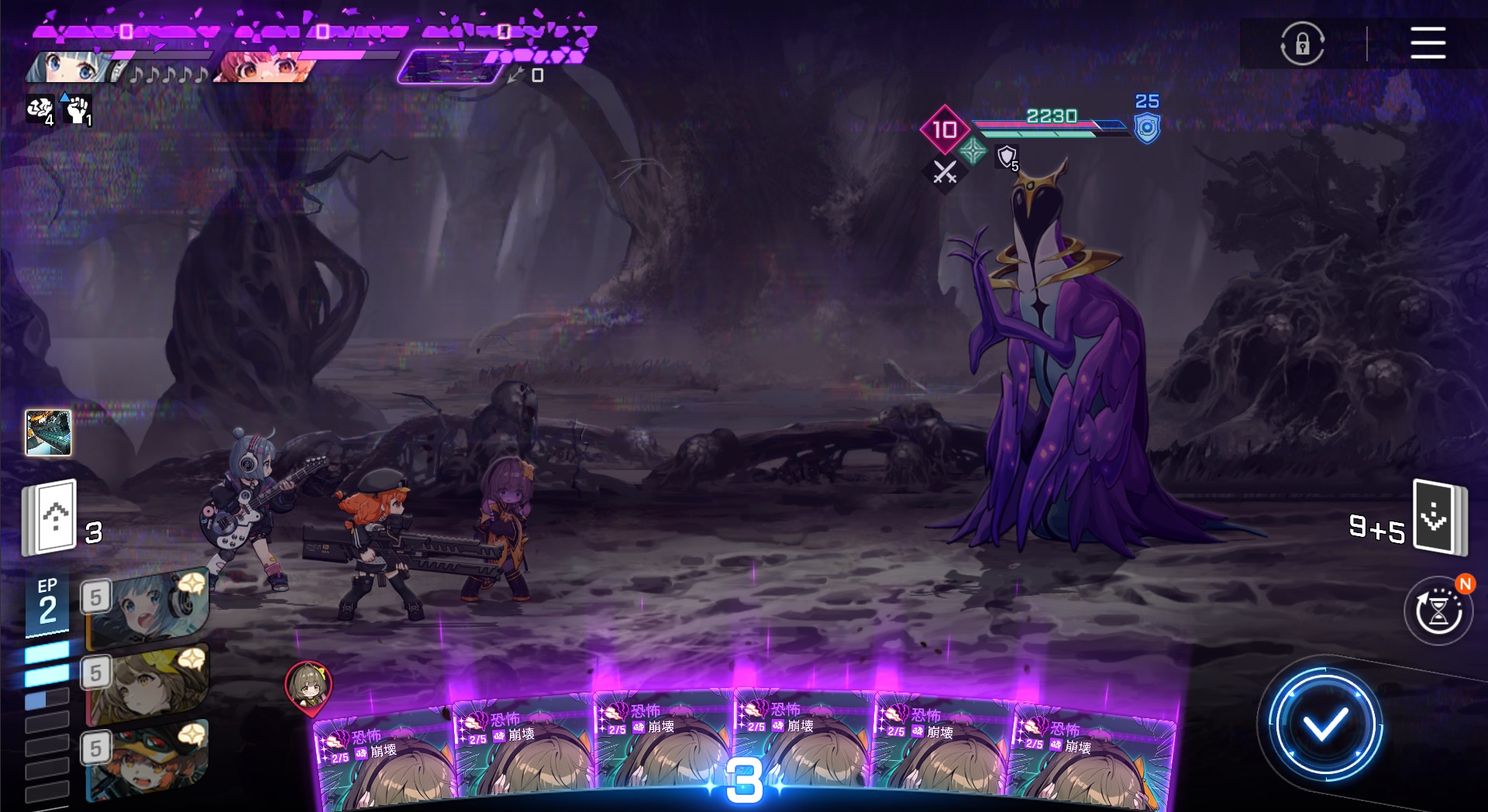End turn with the blue checkmark button
Image resolution: width=1488 pixels, height=812 pixels.
click(x=1324, y=725)
